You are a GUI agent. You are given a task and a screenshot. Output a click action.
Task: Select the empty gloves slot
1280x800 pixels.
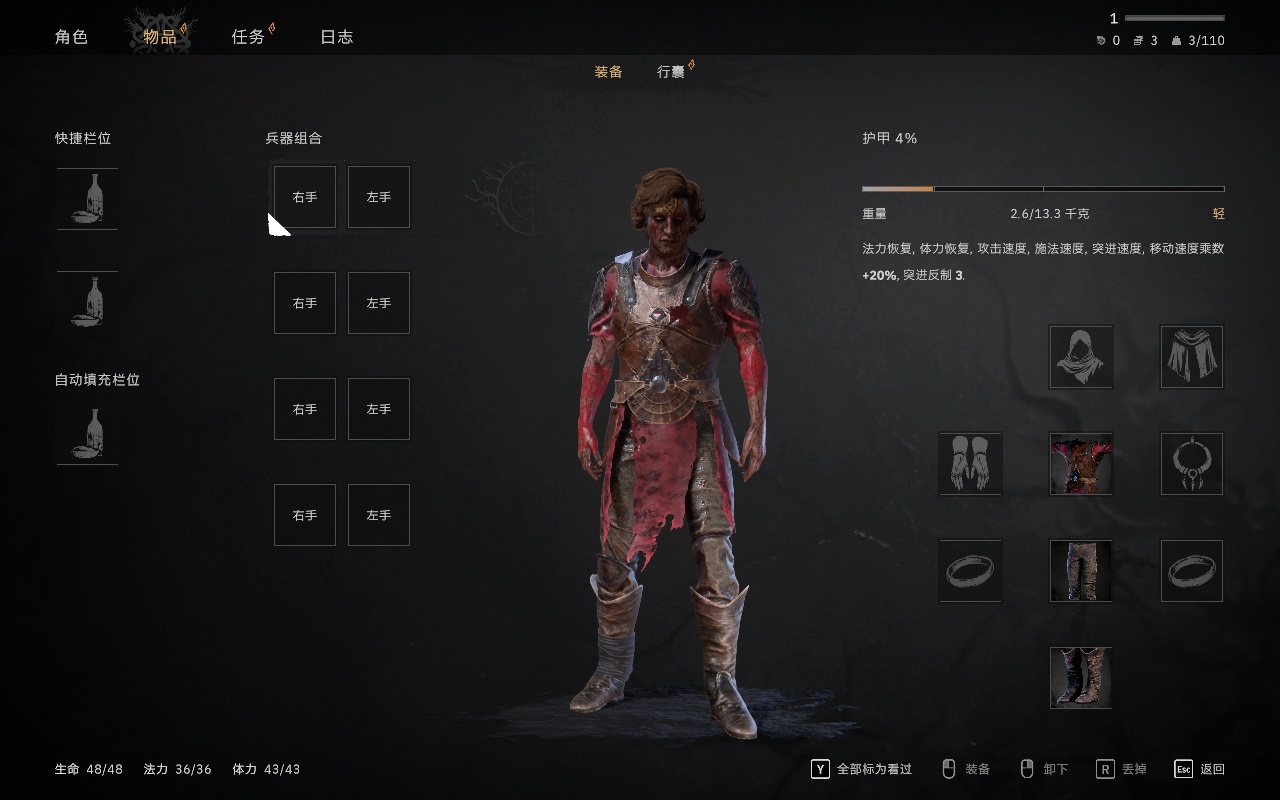(x=970, y=464)
